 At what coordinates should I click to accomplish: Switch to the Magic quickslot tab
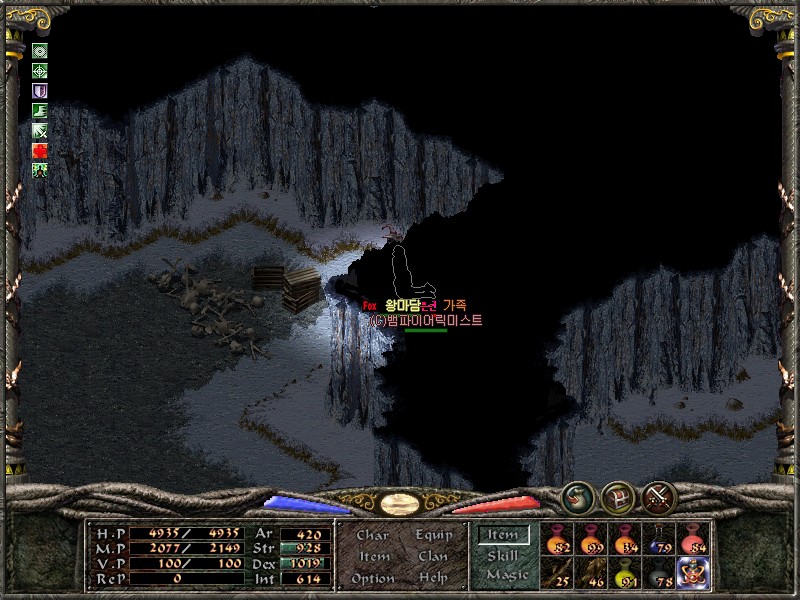(504, 575)
